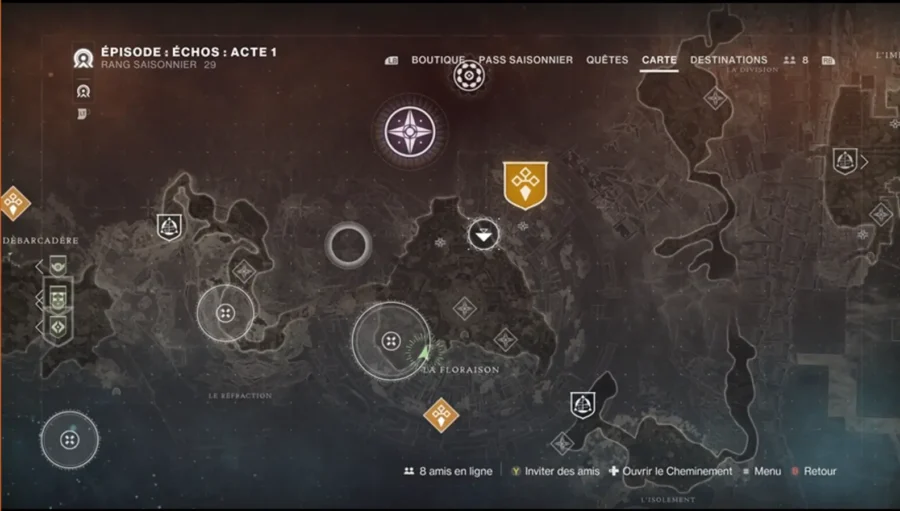Click the empty grey ring map marker

coord(349,244)
